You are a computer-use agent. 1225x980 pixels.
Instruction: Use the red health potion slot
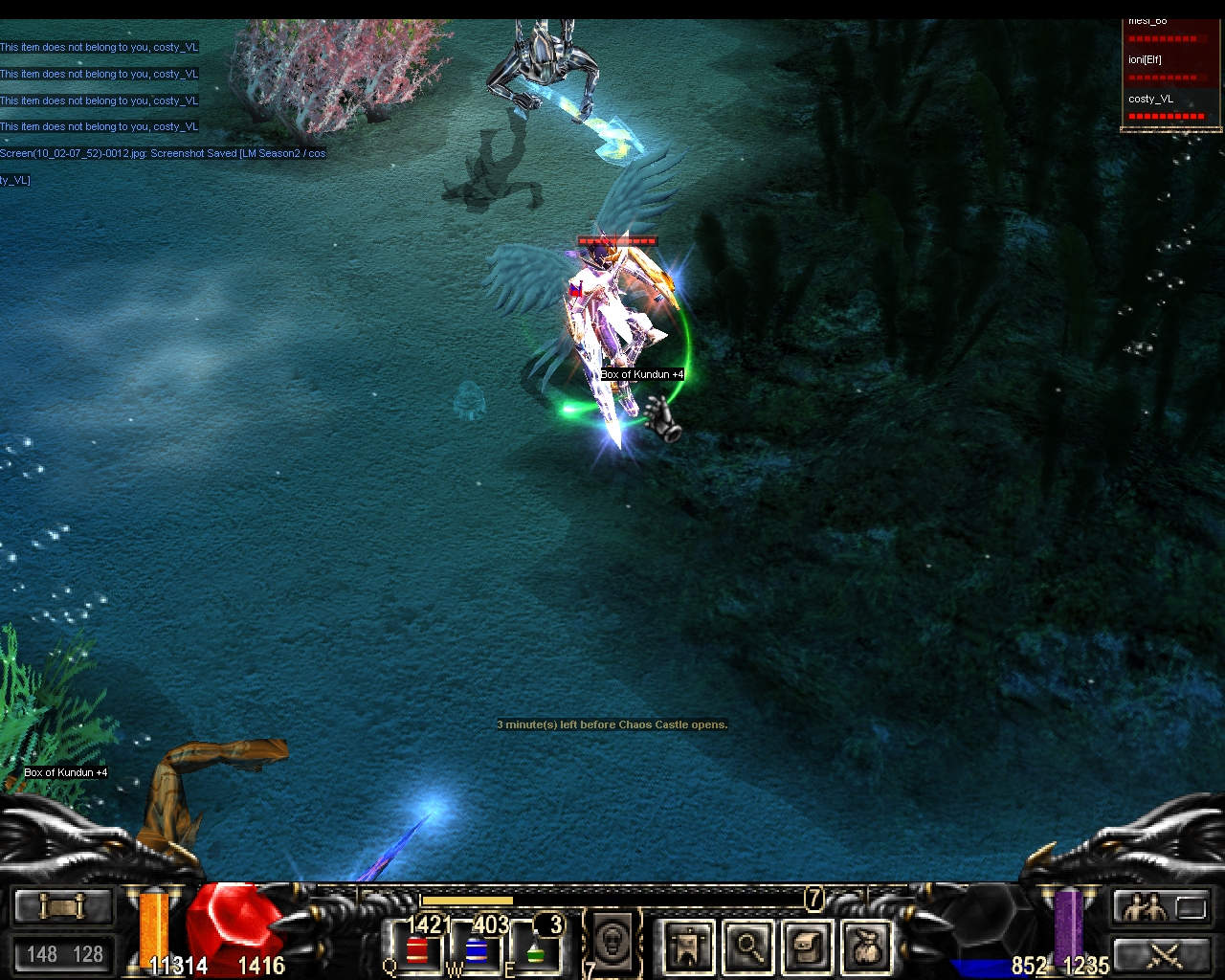417,949
